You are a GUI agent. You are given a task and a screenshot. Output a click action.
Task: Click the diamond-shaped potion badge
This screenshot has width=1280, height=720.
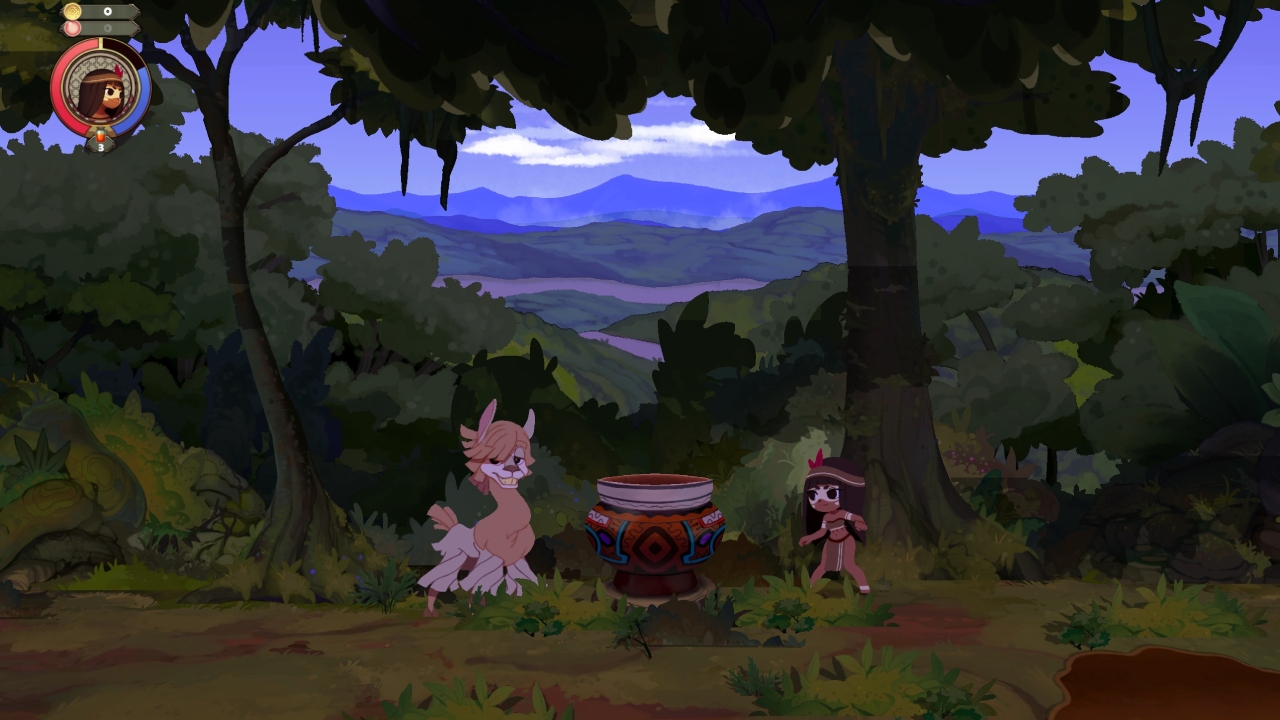(x=100, y=143)
